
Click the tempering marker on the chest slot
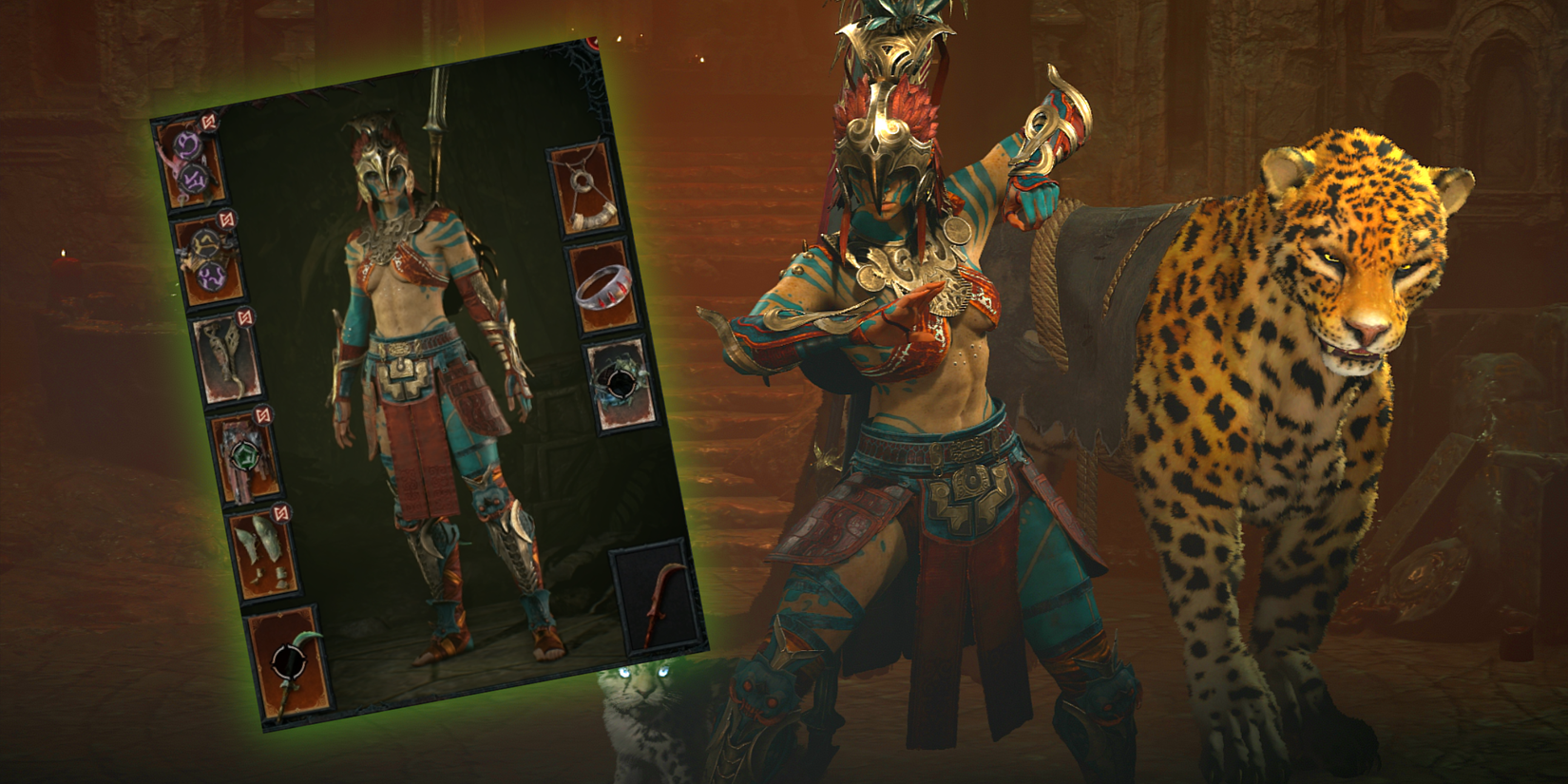pos(225,217)
